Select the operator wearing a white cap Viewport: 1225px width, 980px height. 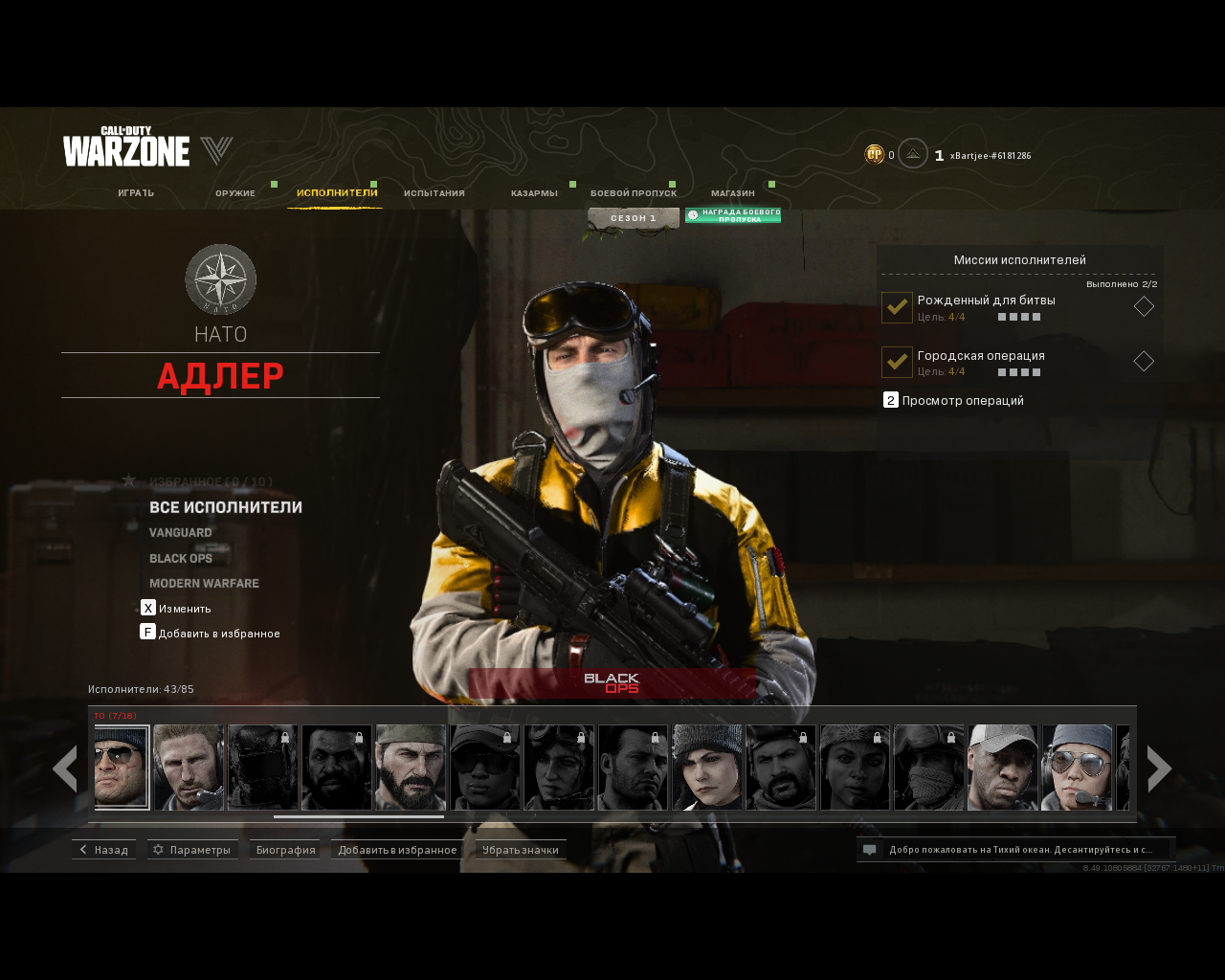click(1003, 768)
